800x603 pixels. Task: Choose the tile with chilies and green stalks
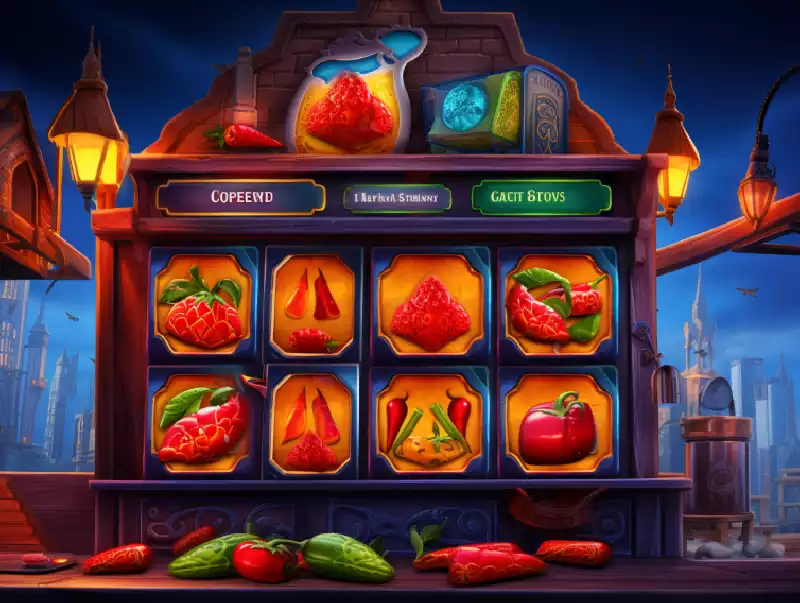coord(431,424)
